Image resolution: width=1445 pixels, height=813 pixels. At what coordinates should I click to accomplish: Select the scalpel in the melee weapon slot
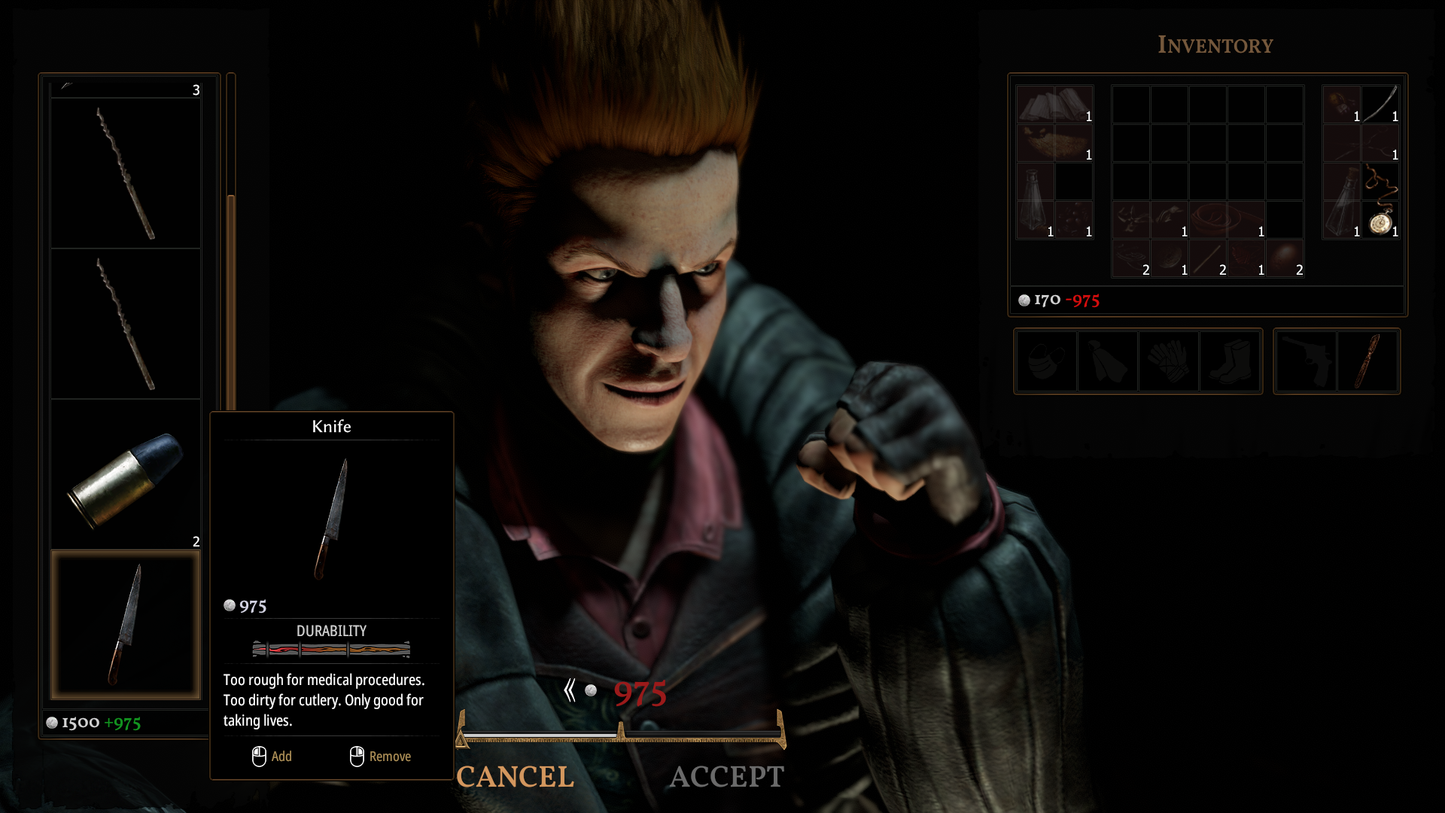(1368, 361)
